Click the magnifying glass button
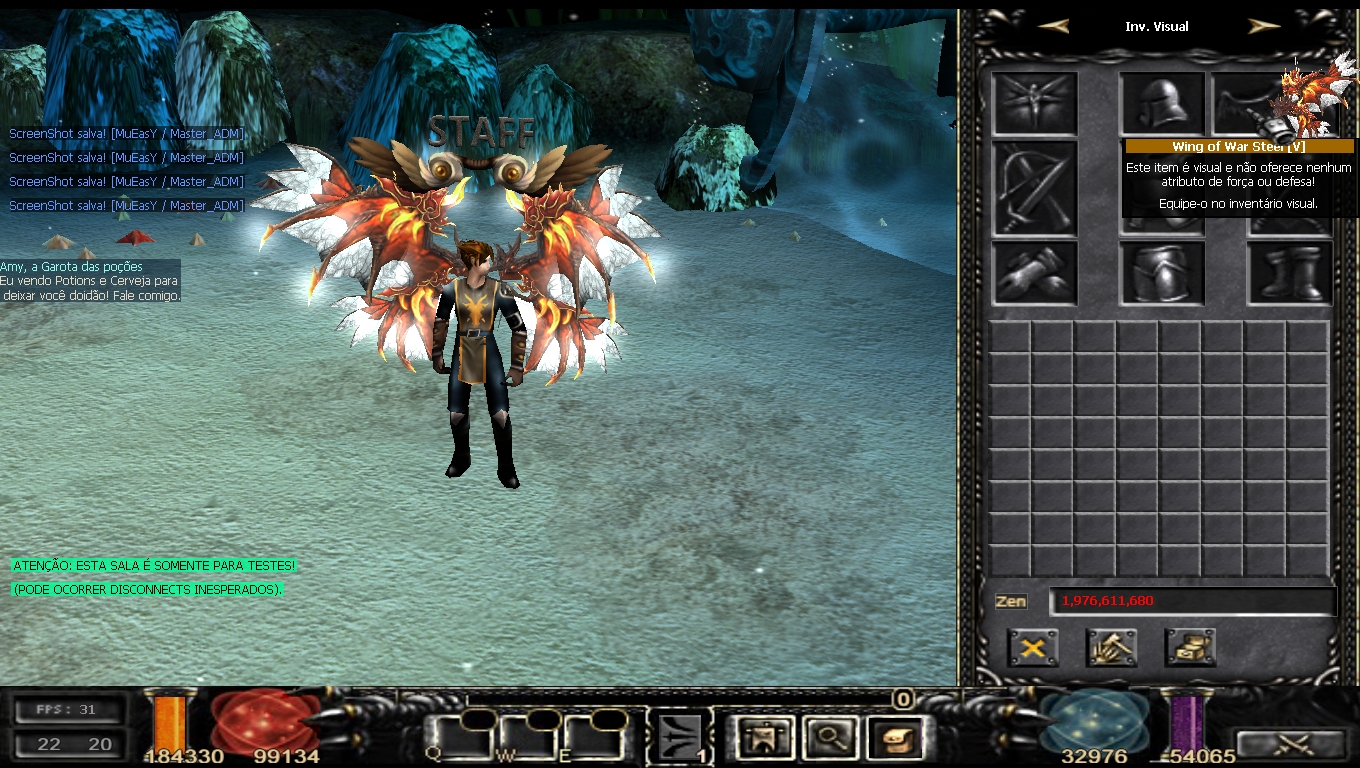The height and width of the screenshot is (768, 1360). (829, 739)
